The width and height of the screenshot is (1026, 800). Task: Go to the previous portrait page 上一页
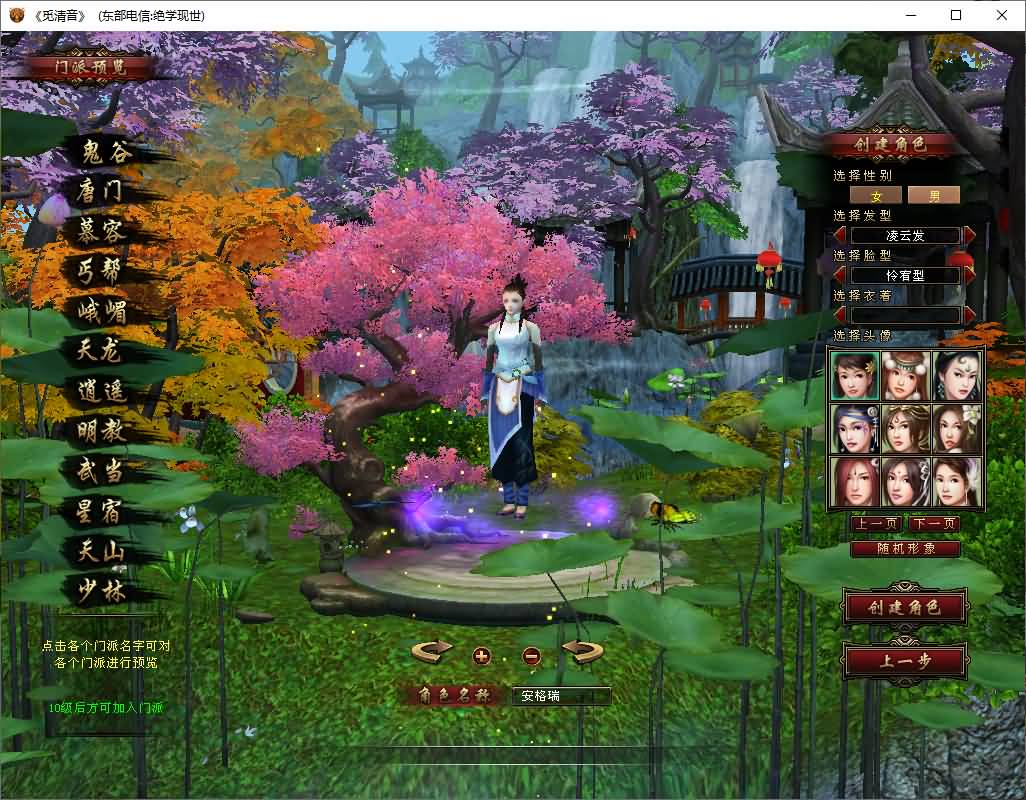[x=876, y=523]
